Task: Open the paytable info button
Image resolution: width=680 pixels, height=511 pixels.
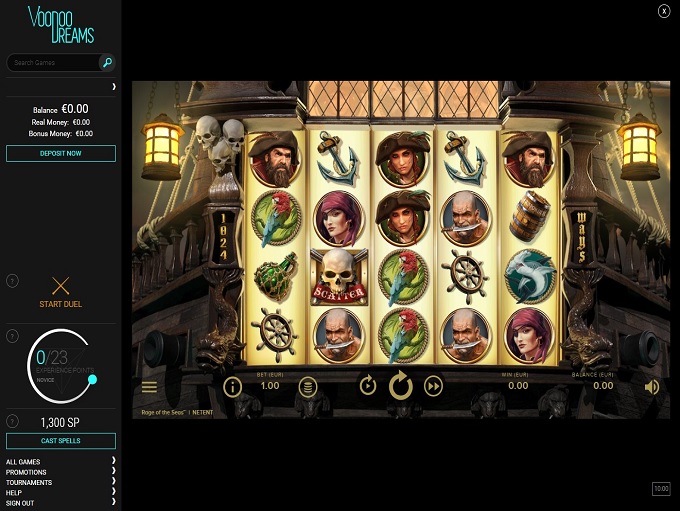Action: [x=232, y=386]
